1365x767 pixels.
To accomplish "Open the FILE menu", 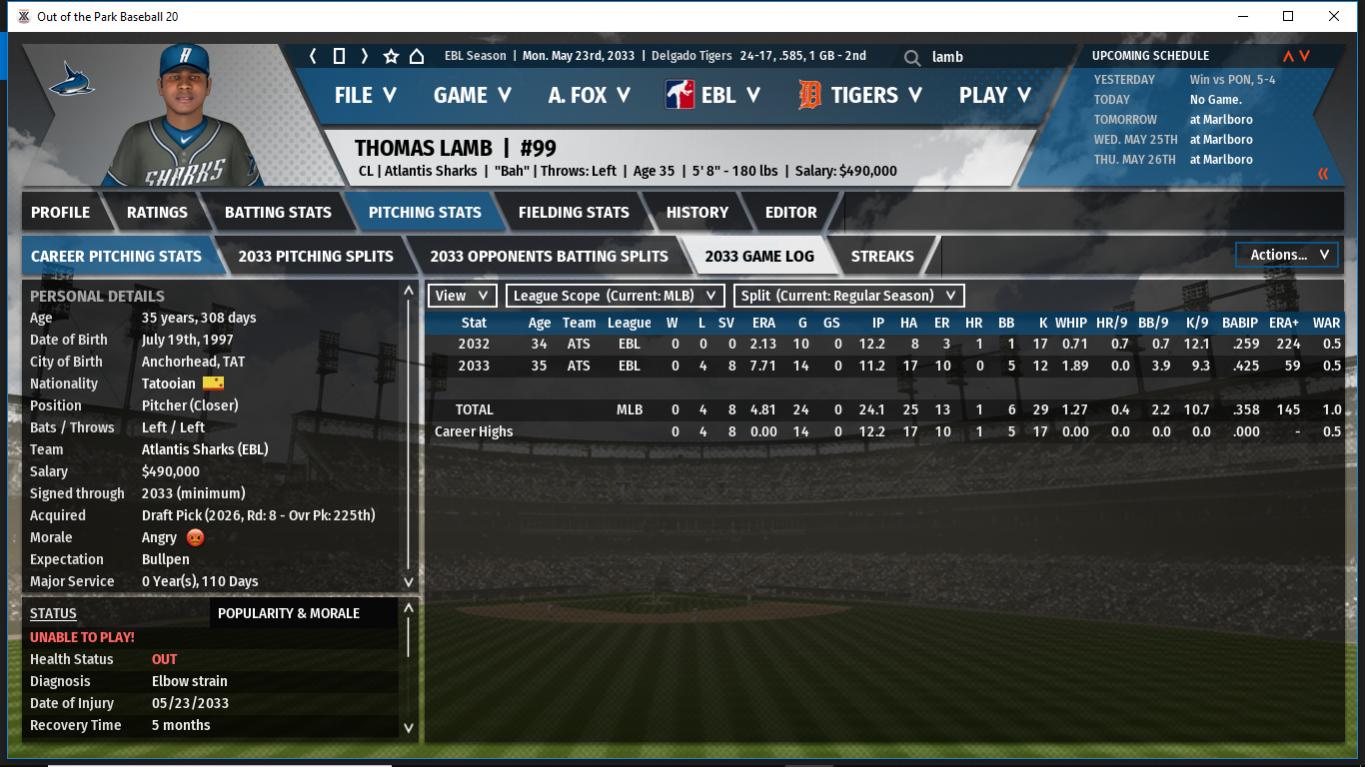I will [365, 95].
